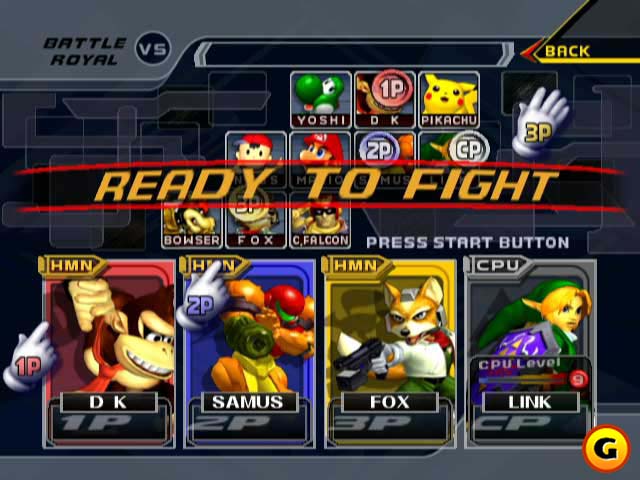Click the D K name plate
The height and width of the screenshot is (480, 640).
pyautogui.click(x=107, y=402)
